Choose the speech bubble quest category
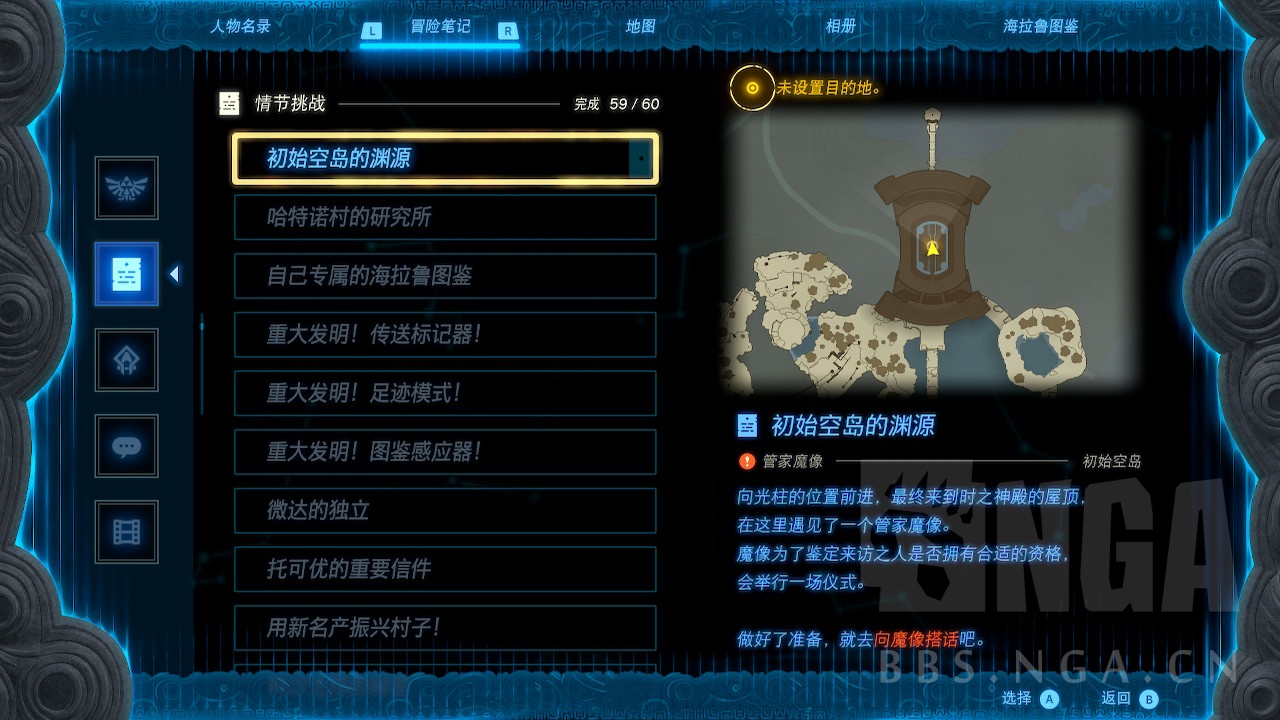 pyautogui.click(x=126, y=446)
